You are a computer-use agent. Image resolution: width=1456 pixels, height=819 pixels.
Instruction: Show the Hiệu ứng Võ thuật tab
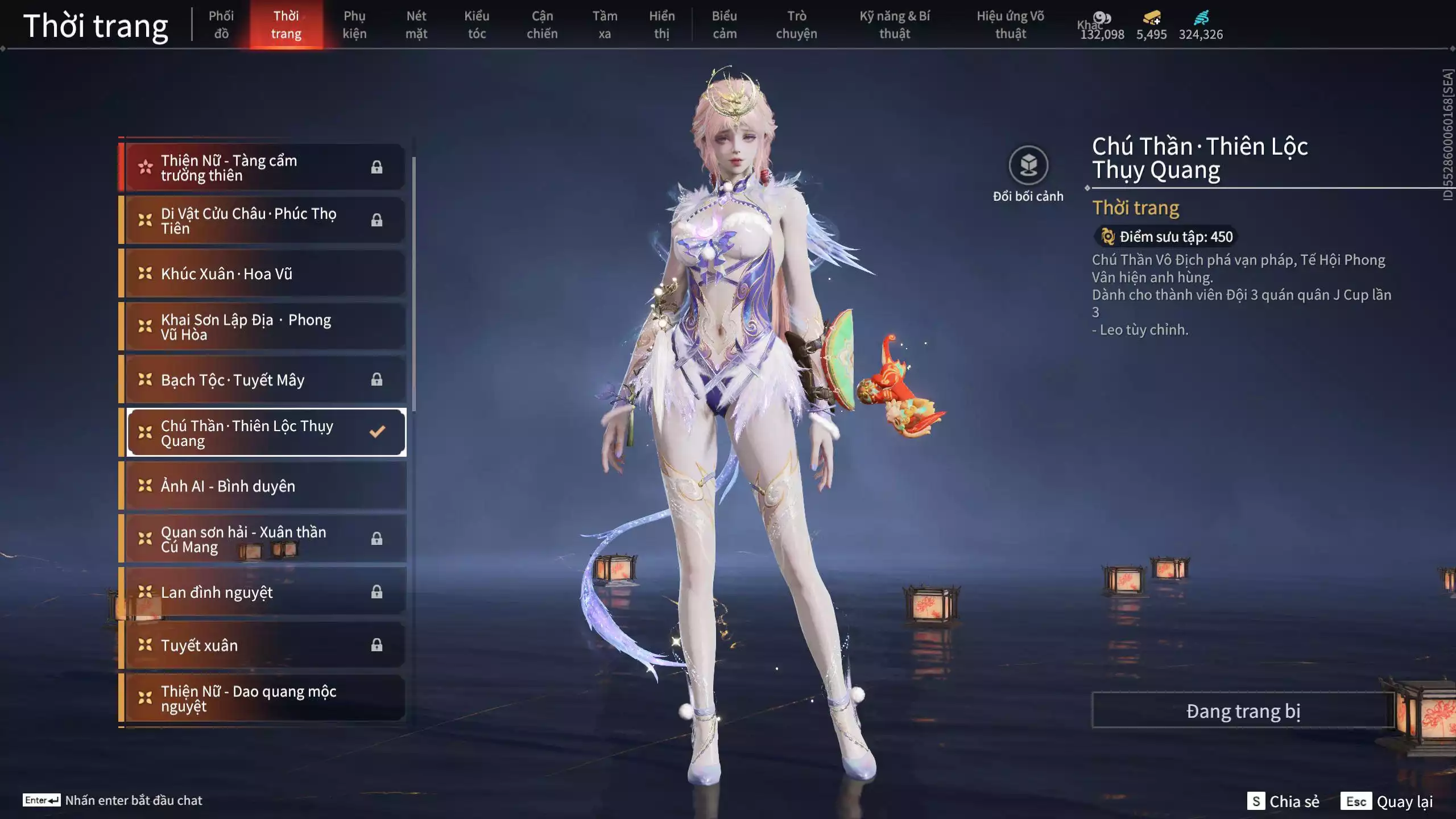(x=1010, y=24)
